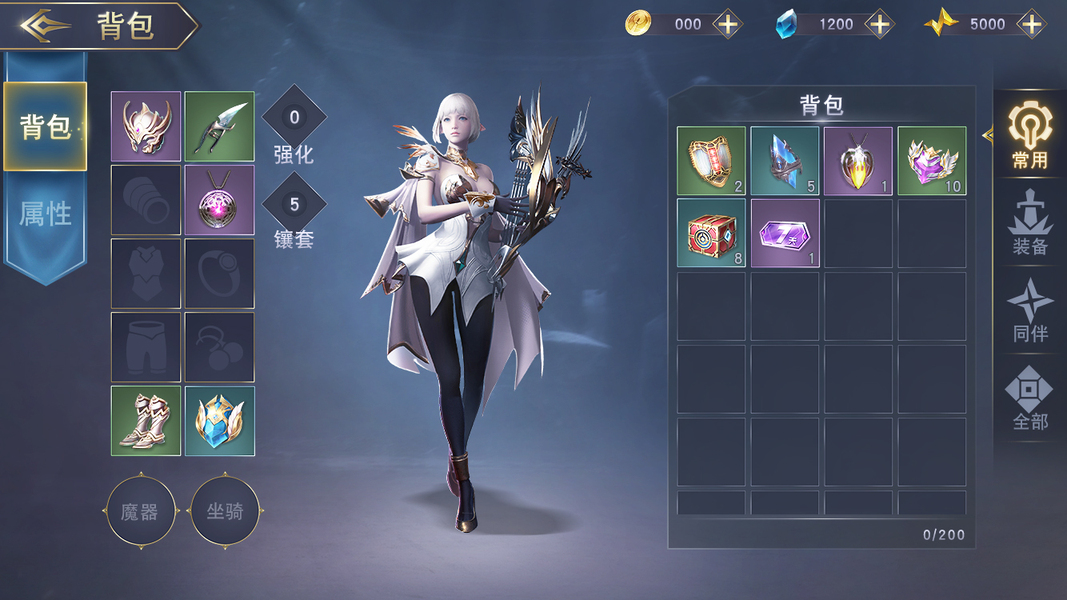Add more gold coins with plus button

(x=727, y=24)
